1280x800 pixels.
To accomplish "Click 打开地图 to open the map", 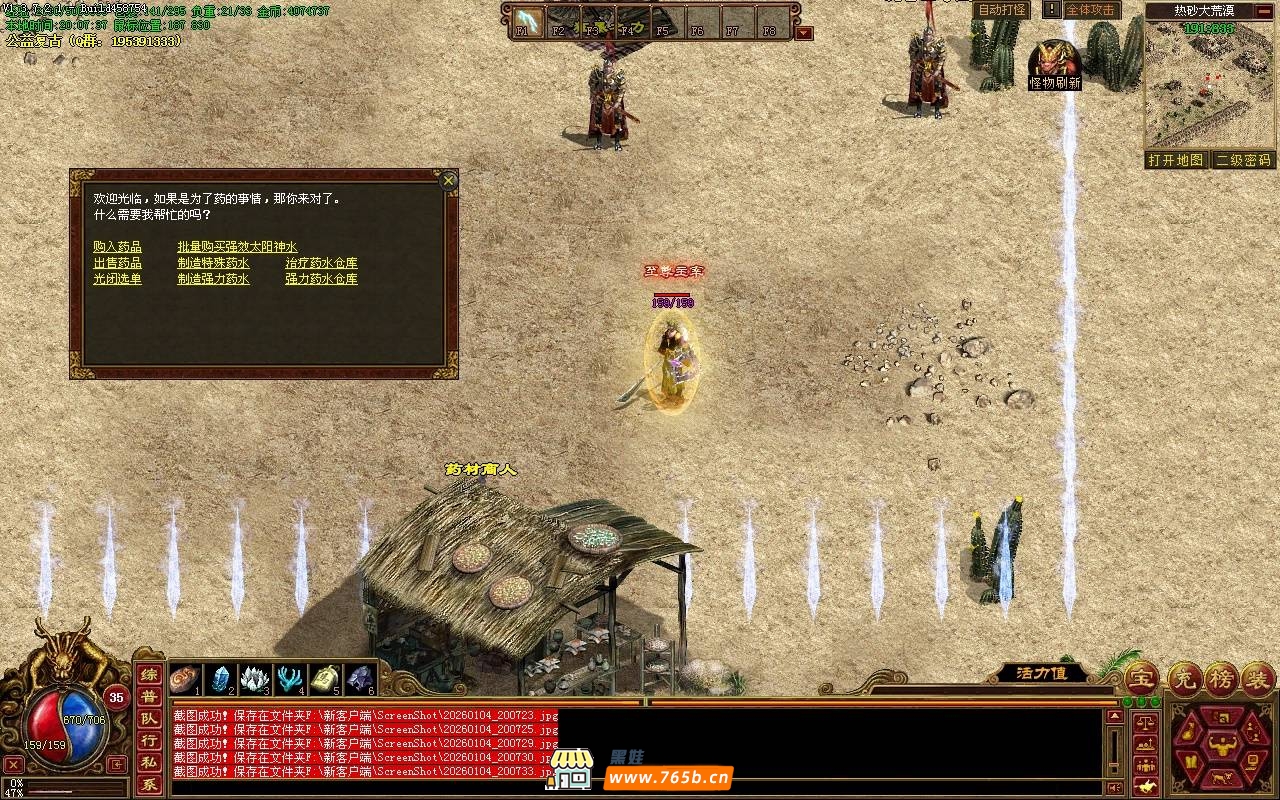I will coord(1175,160).
